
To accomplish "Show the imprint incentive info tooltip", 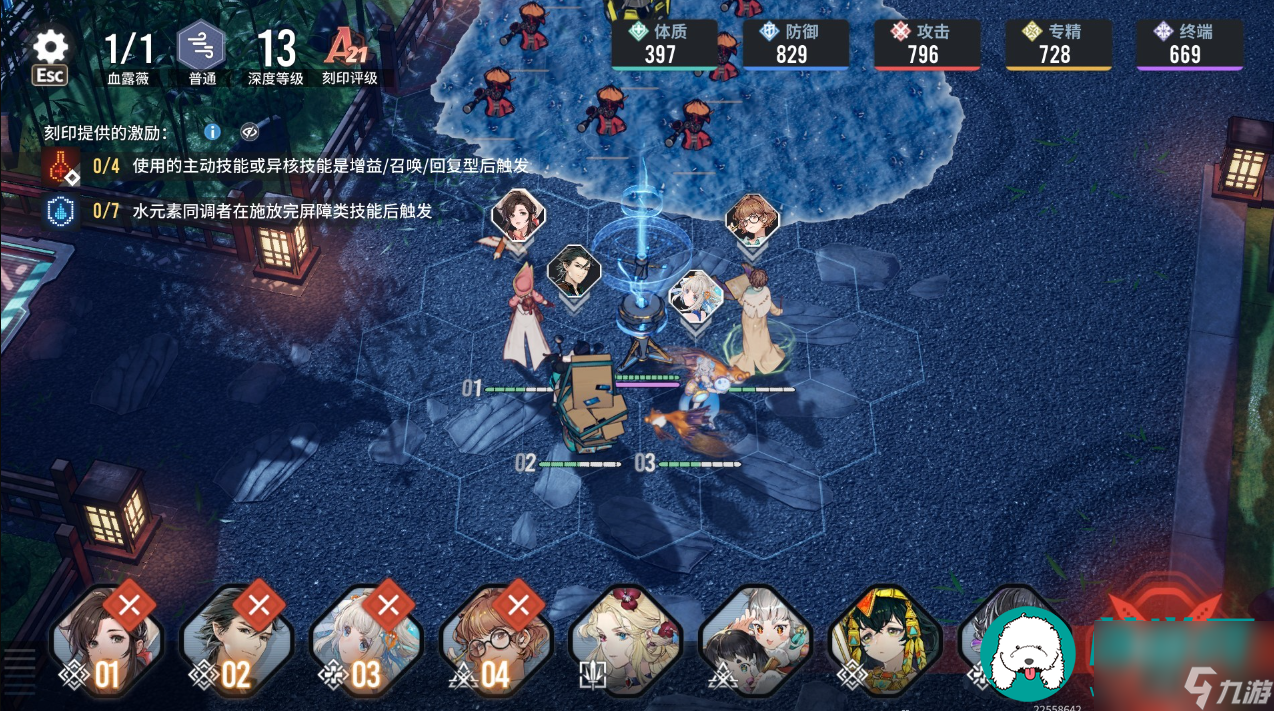I will (x=212, y=132).
